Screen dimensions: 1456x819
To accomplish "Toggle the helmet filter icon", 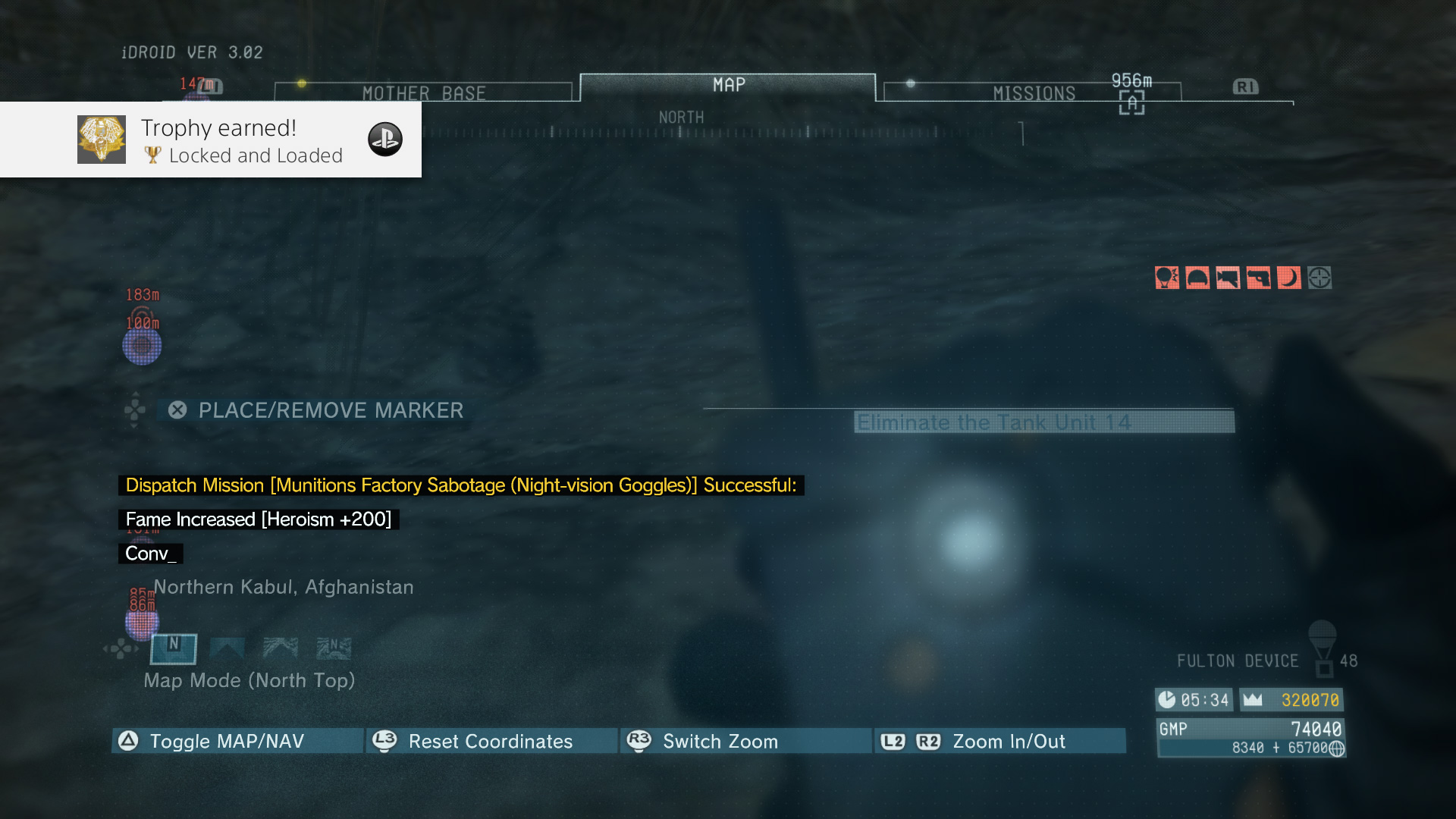I will 1197,278.
